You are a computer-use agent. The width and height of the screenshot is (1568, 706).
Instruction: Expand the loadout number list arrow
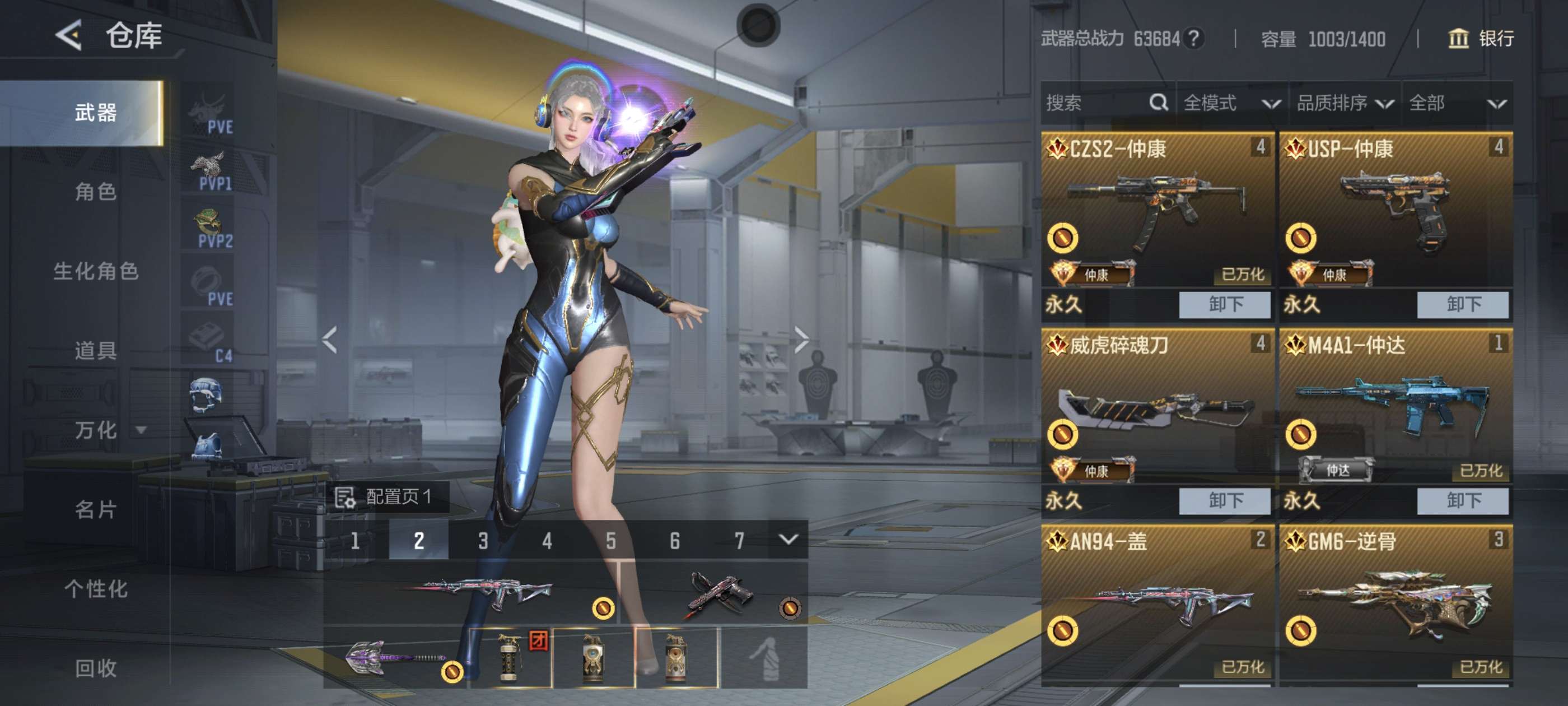tap(788, 540)
